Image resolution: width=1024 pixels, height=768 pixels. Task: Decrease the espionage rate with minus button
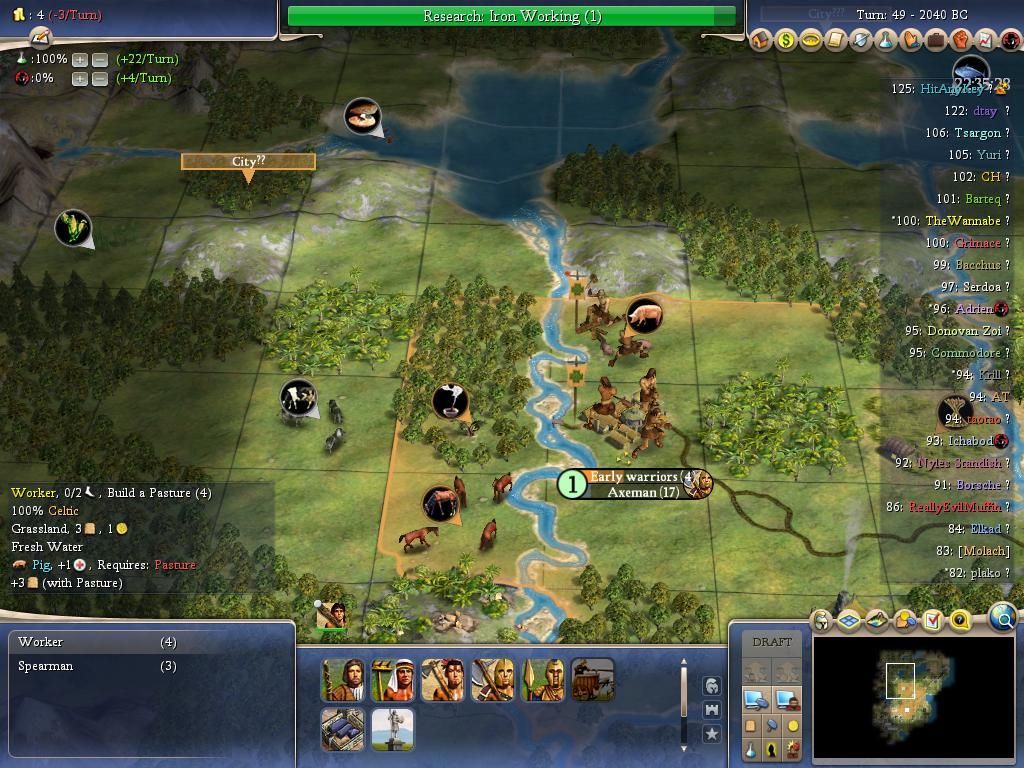pos(100,79)
